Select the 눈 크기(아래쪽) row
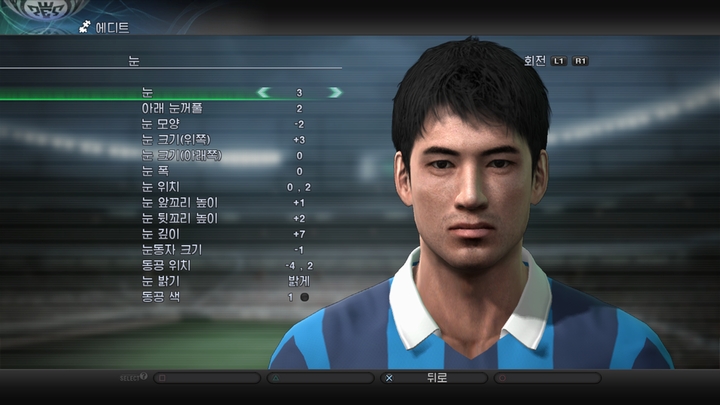Screen dimensions: 720x405 click(x=181, y=155)
